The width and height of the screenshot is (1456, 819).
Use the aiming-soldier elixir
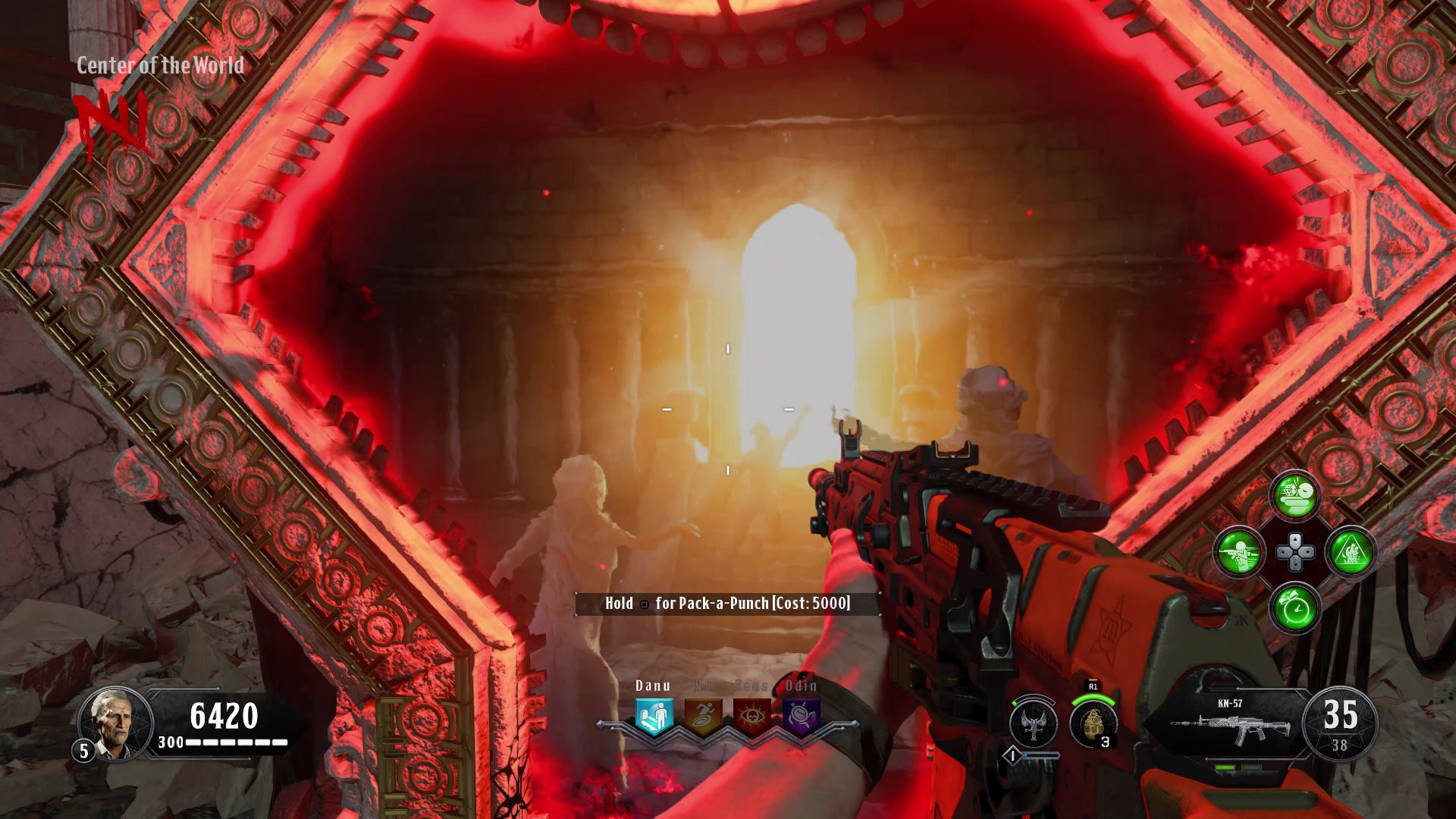point(1239,551)
